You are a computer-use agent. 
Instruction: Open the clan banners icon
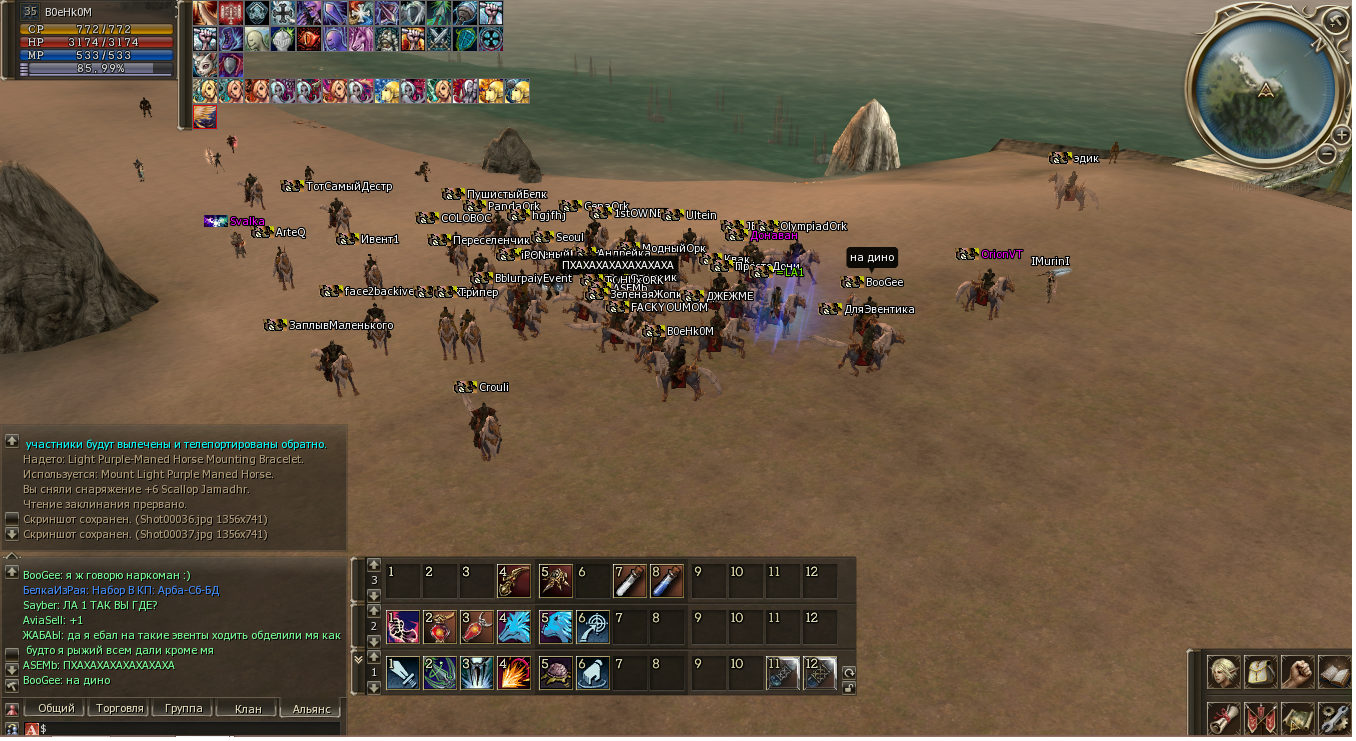click(1261, 718)
